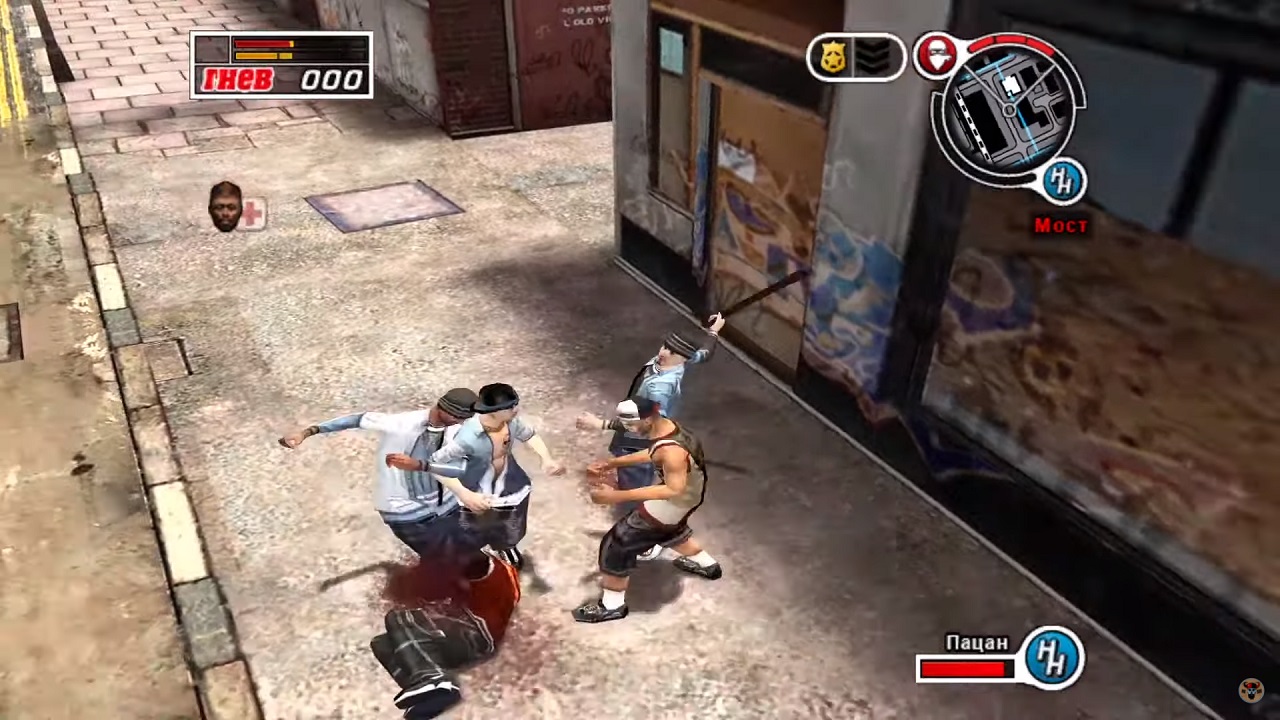Select the gold police badge icon

(x=833, y=58)
